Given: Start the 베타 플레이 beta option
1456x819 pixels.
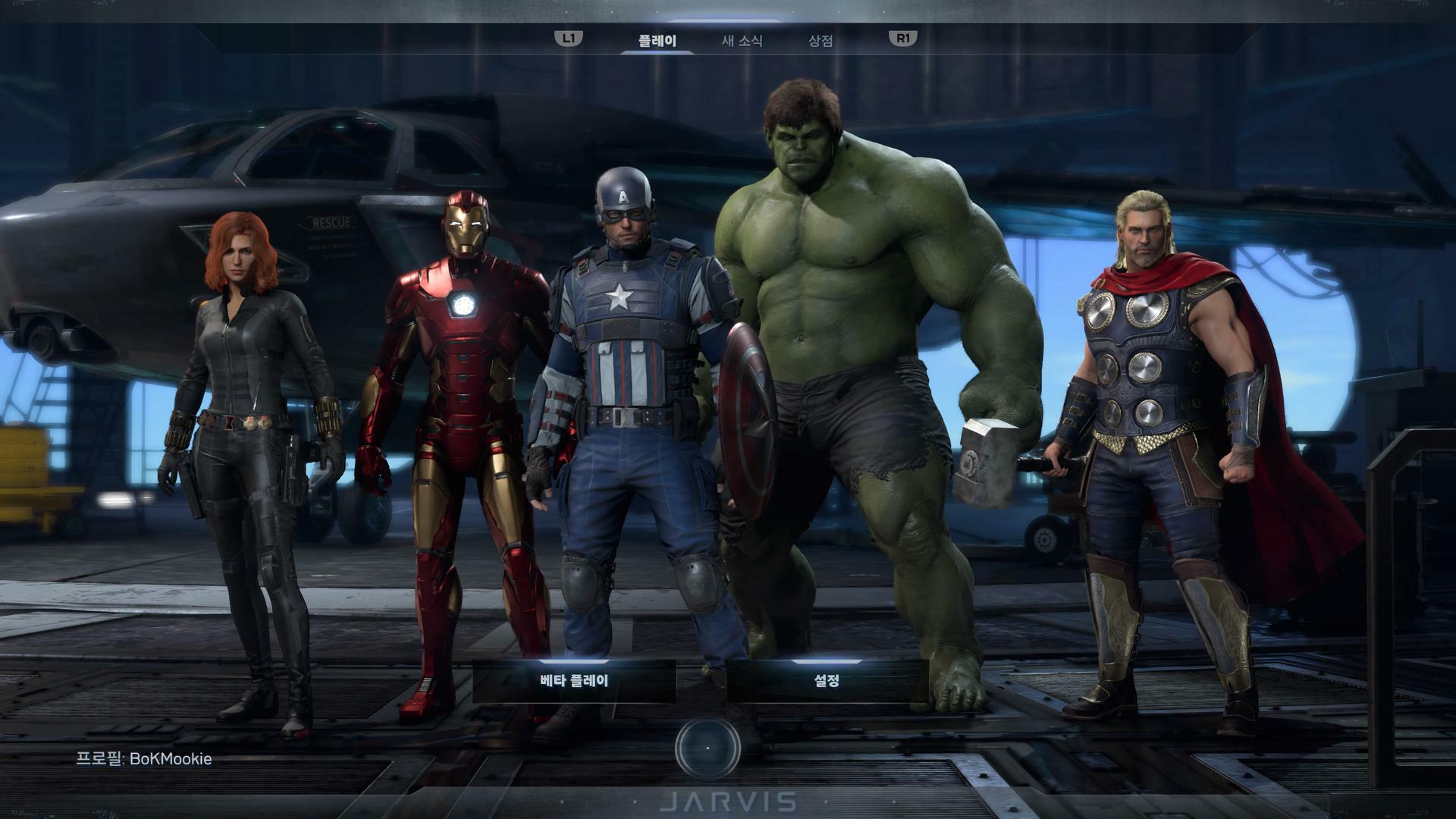Looking at the screenshot, I should tap(574, 680).
